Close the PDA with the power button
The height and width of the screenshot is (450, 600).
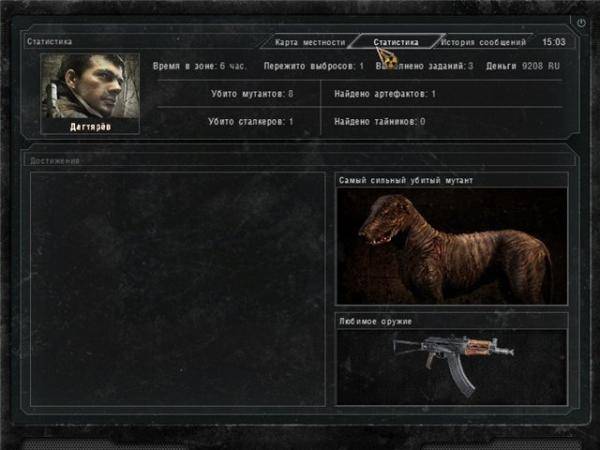pyautogui.click(x=581, y=22)
